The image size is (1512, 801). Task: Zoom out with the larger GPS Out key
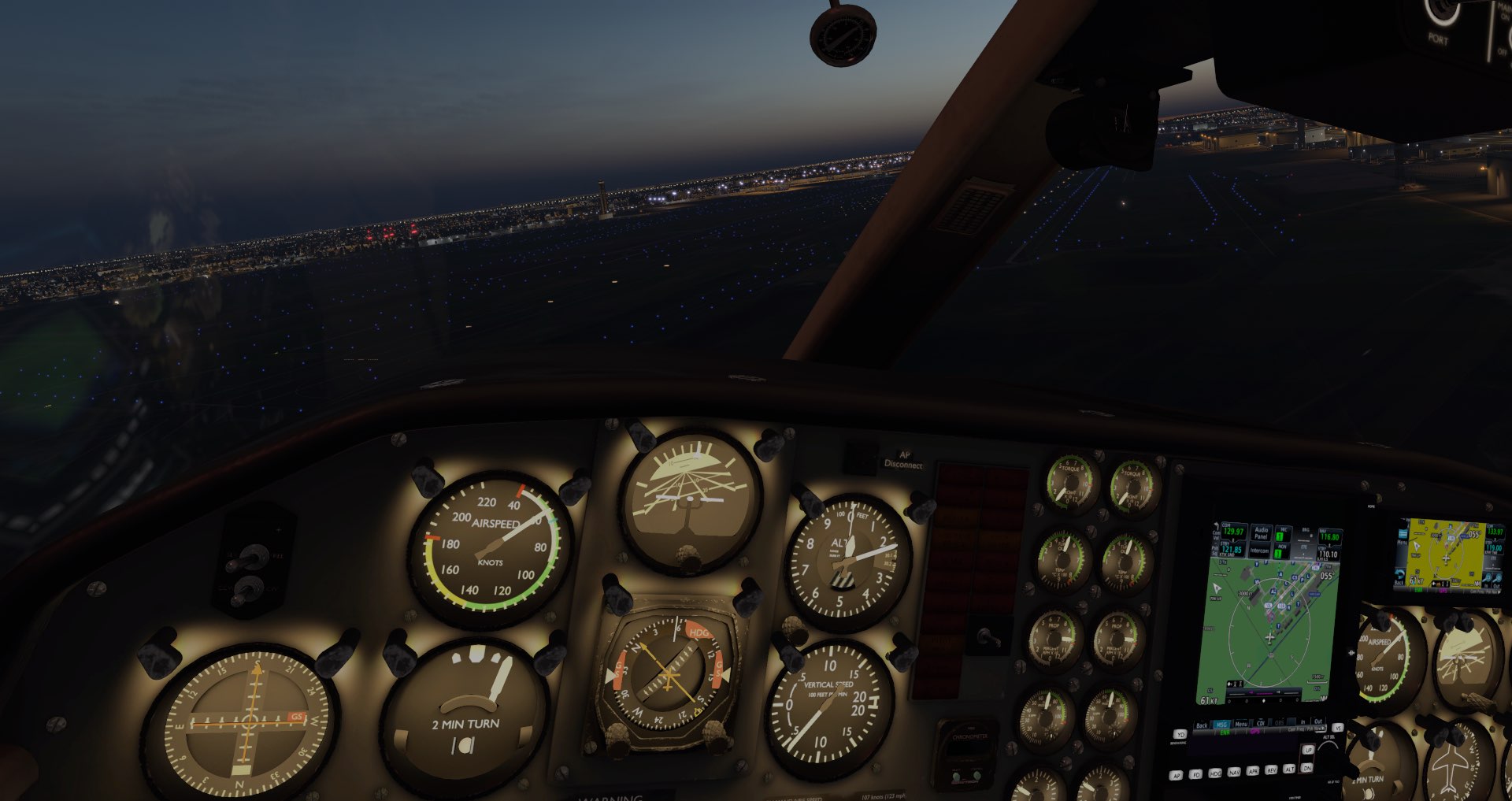pos(1317,721)
